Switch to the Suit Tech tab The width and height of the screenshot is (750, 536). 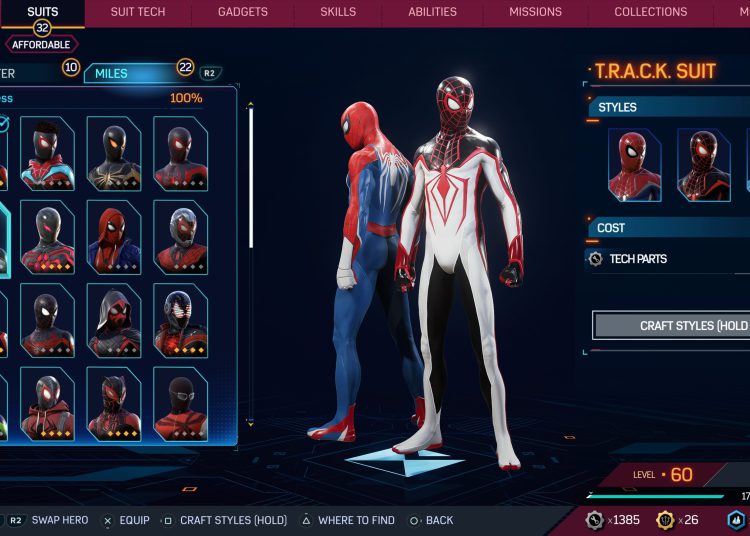coord(138,12)
